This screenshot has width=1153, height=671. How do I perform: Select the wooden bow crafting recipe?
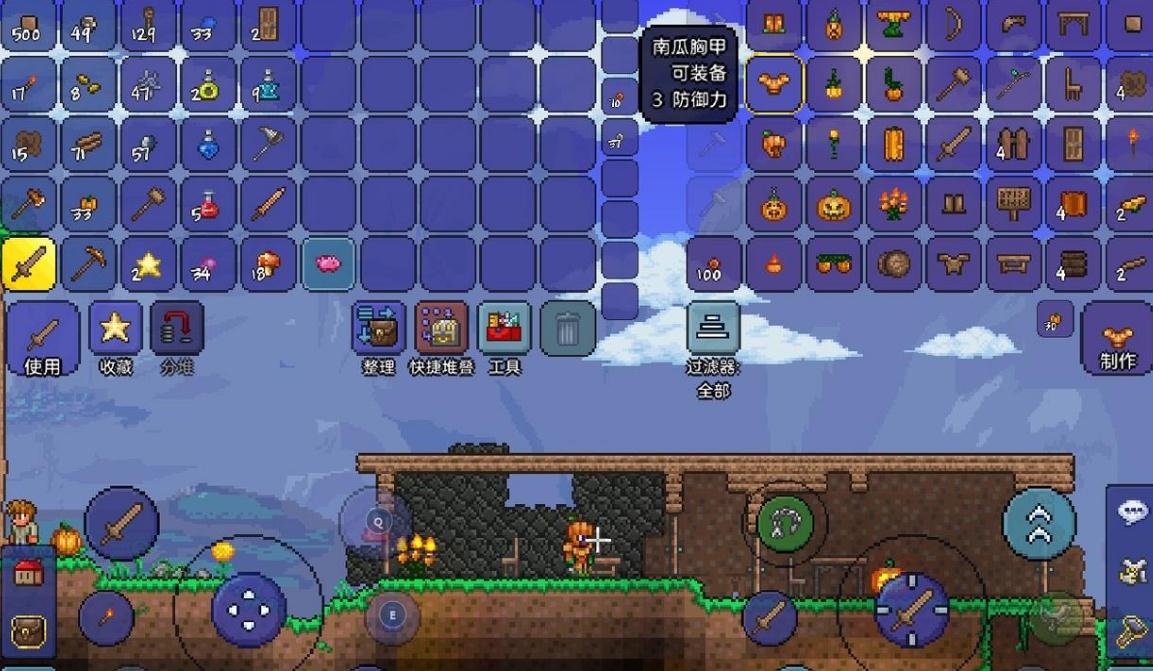pos(953,24)
